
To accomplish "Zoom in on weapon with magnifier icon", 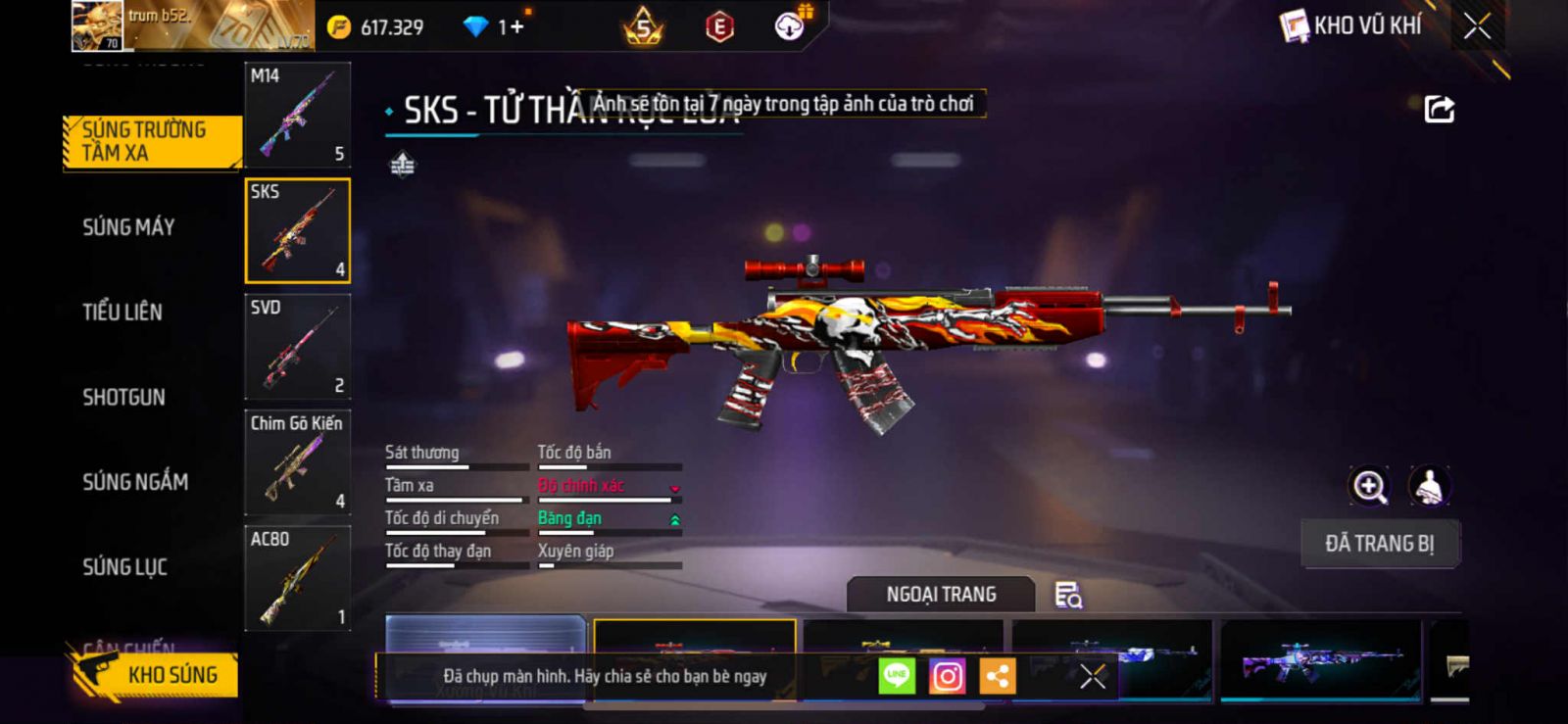I will 1369,486.
